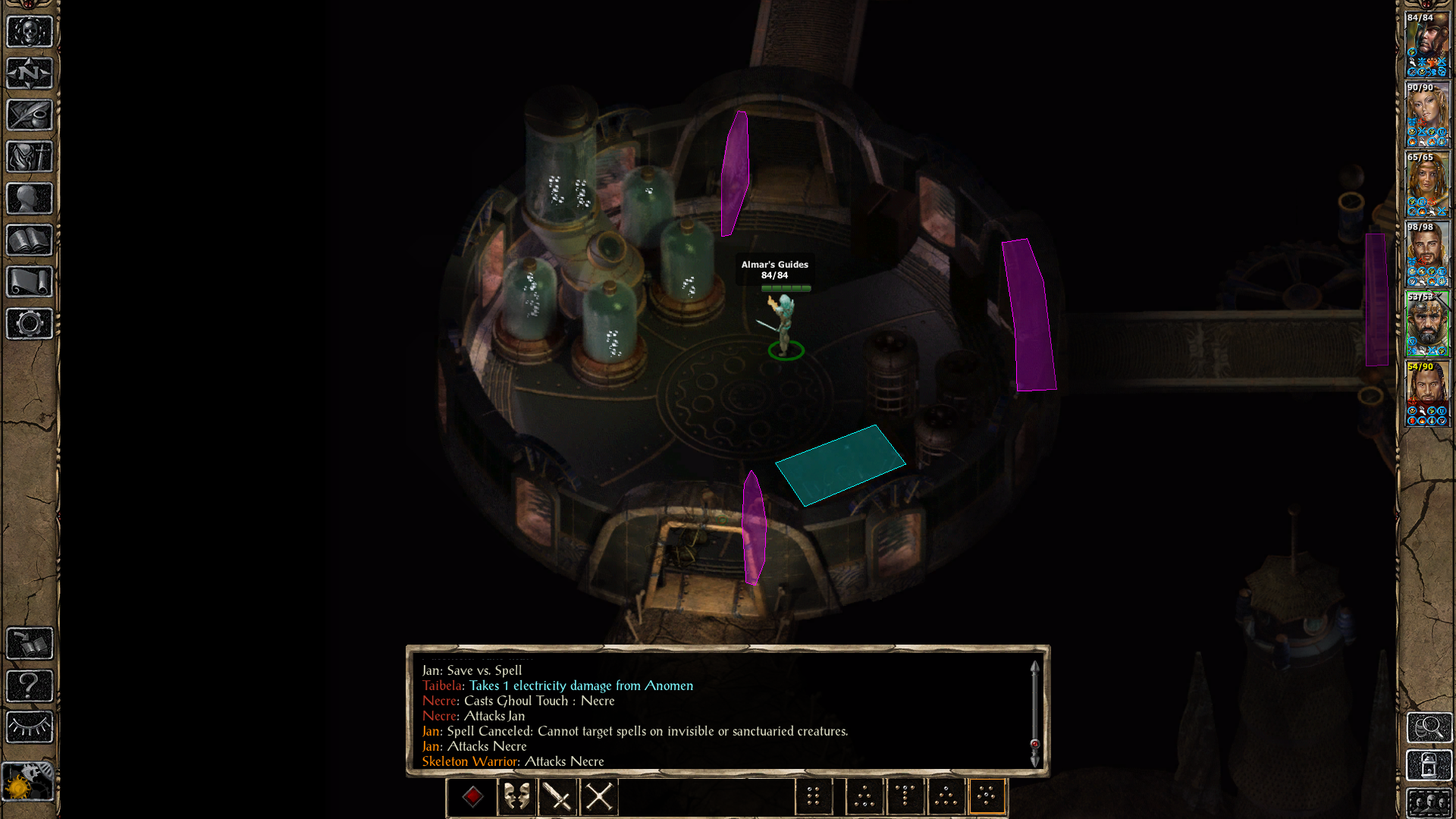The height and width of the screenshot is (819, 1456).
Task: Toggle party AI with the red diamond
Action: tap(472, 795)
